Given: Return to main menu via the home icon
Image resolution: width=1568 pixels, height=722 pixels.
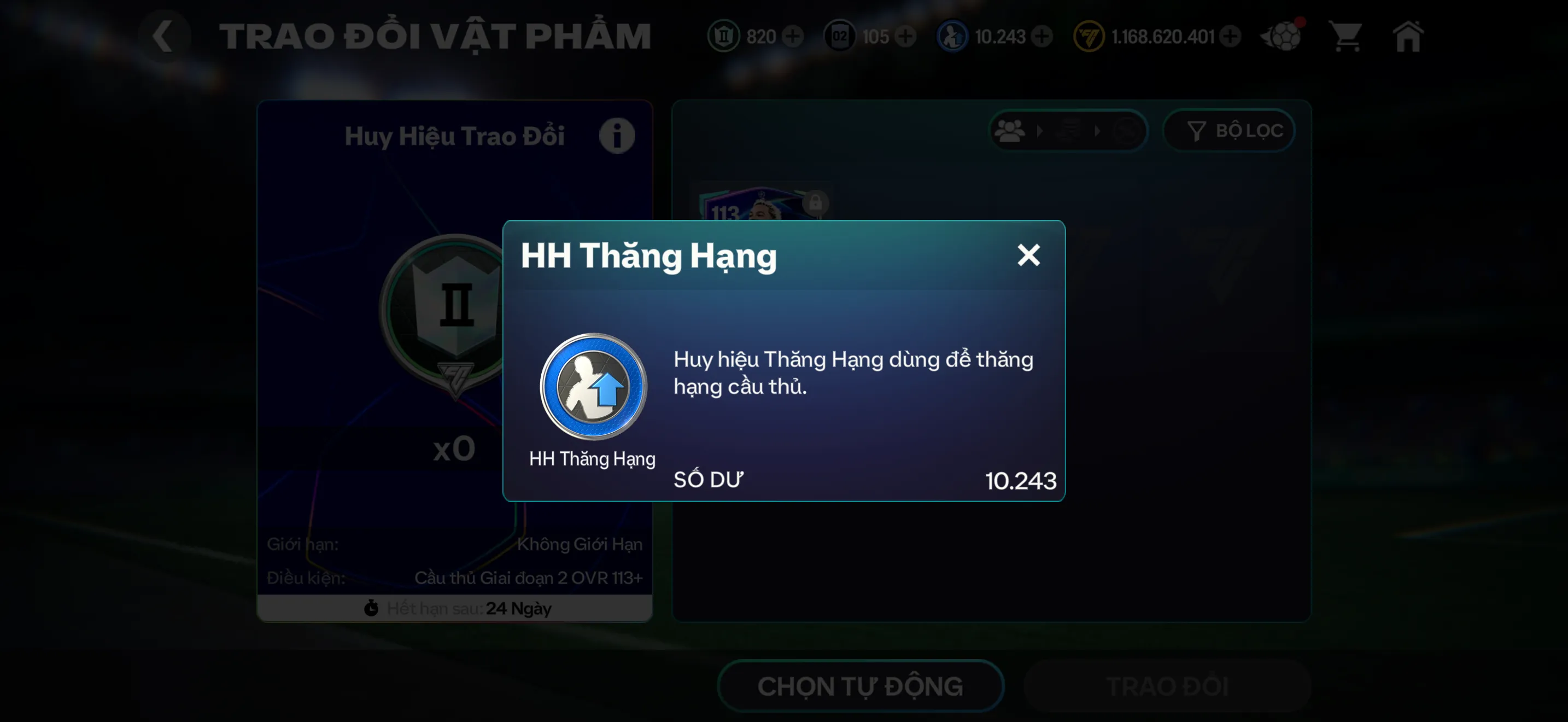Looking at the screenshot, I should (x=1408, y=37).
